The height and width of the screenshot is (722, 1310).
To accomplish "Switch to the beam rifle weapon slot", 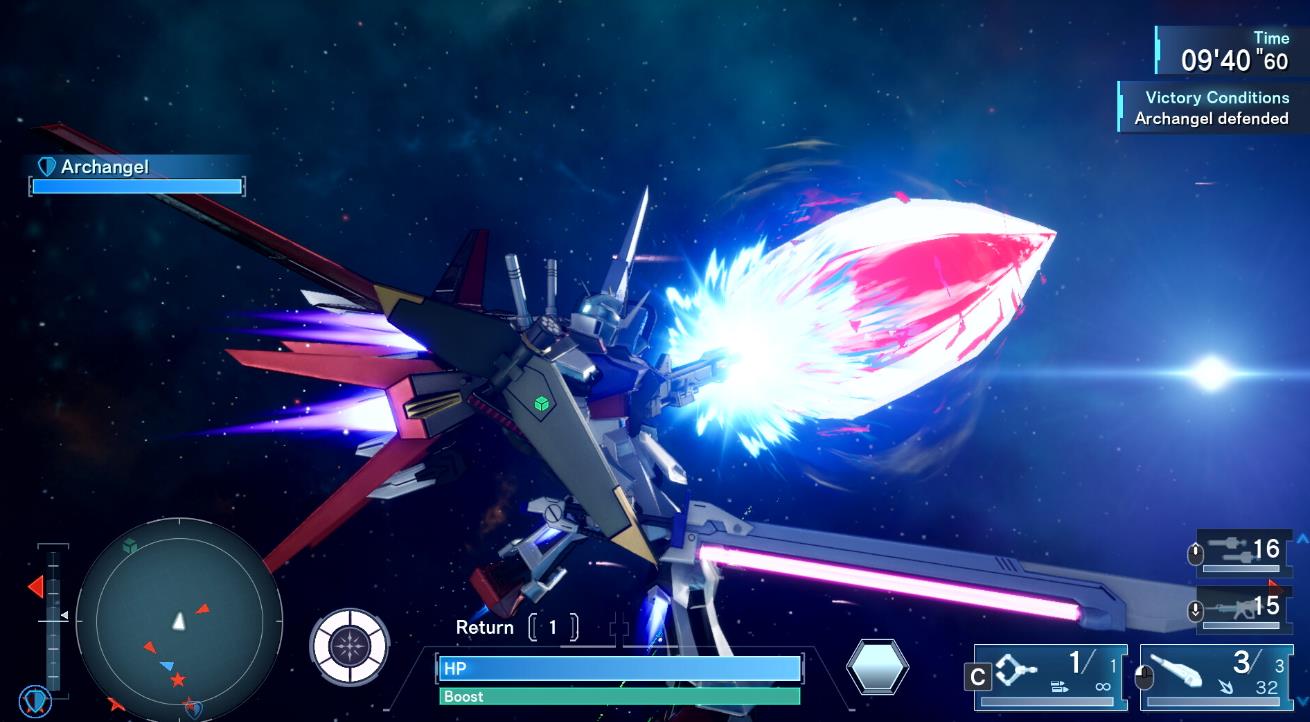I will [1241, 608].
